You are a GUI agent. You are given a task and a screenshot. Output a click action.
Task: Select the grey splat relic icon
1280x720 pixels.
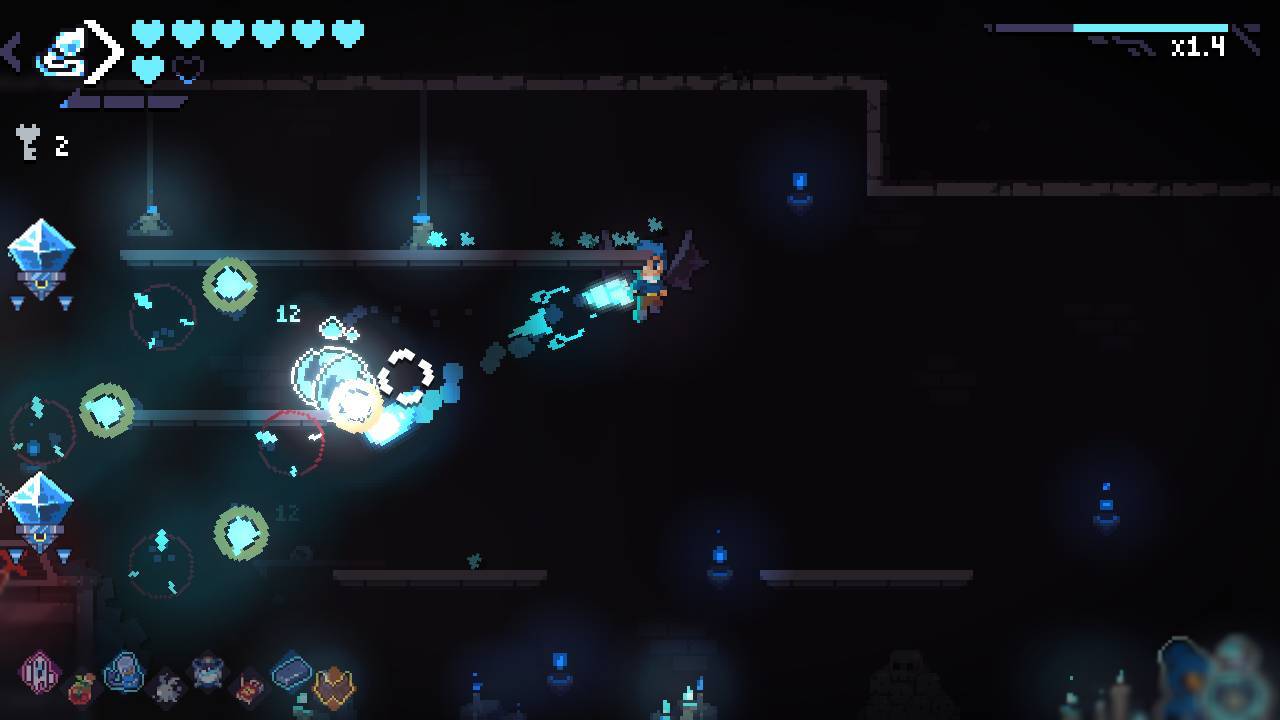click(x=167, y=687)
